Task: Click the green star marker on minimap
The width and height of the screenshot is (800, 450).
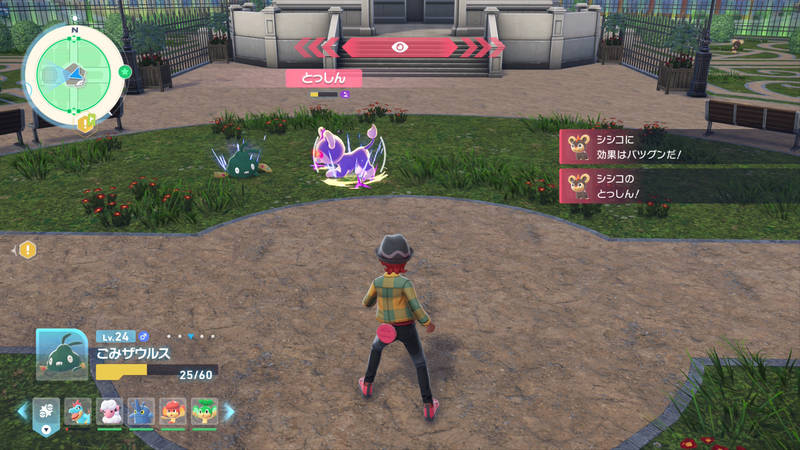Action: (x=124, y=72)
